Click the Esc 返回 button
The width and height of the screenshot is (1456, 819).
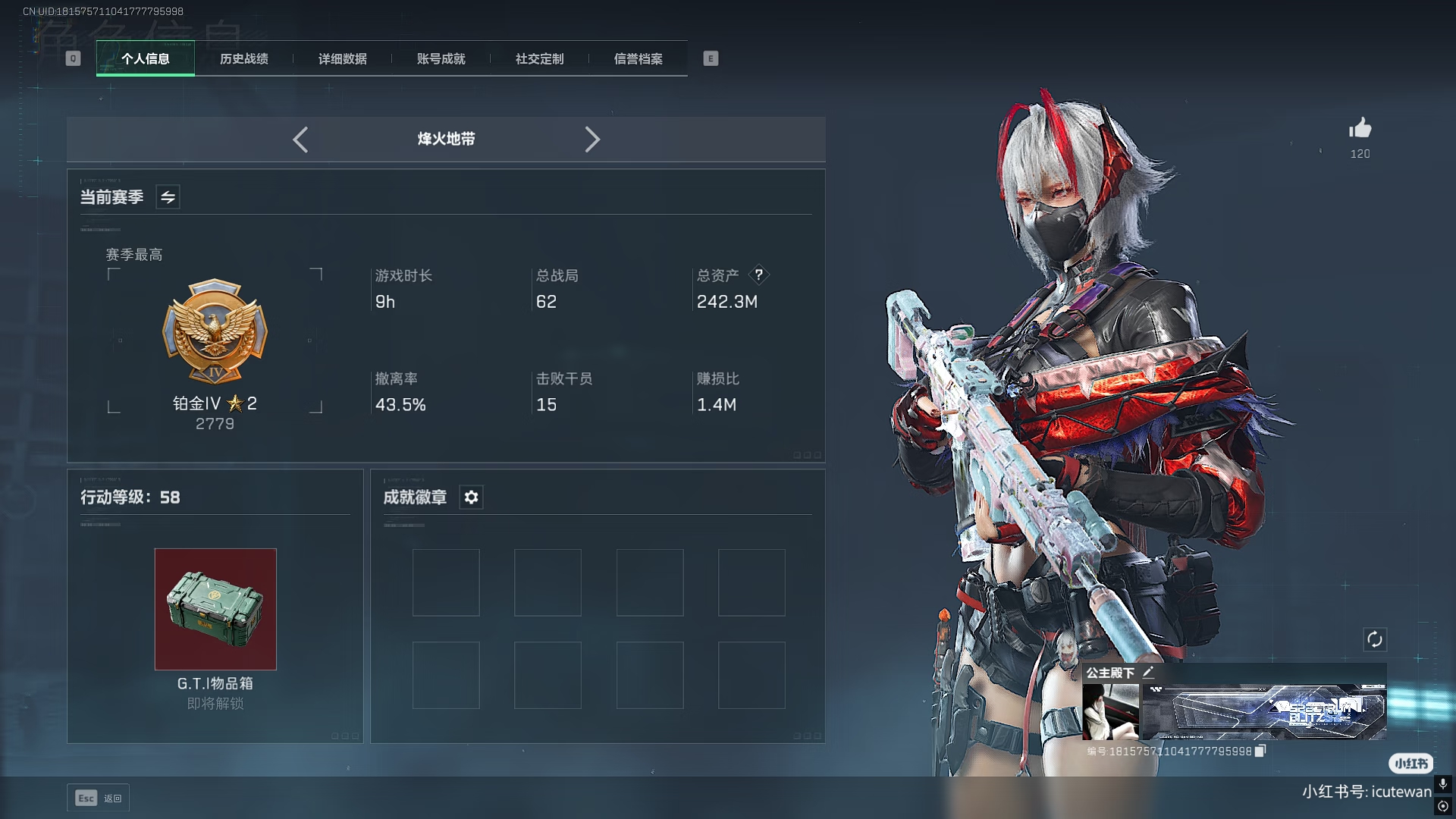point(98,798)
